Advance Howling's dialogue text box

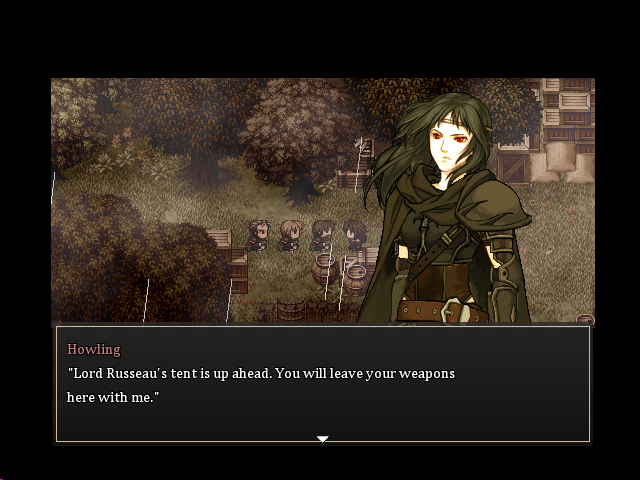pyautogui.click(x=322, y=385)
